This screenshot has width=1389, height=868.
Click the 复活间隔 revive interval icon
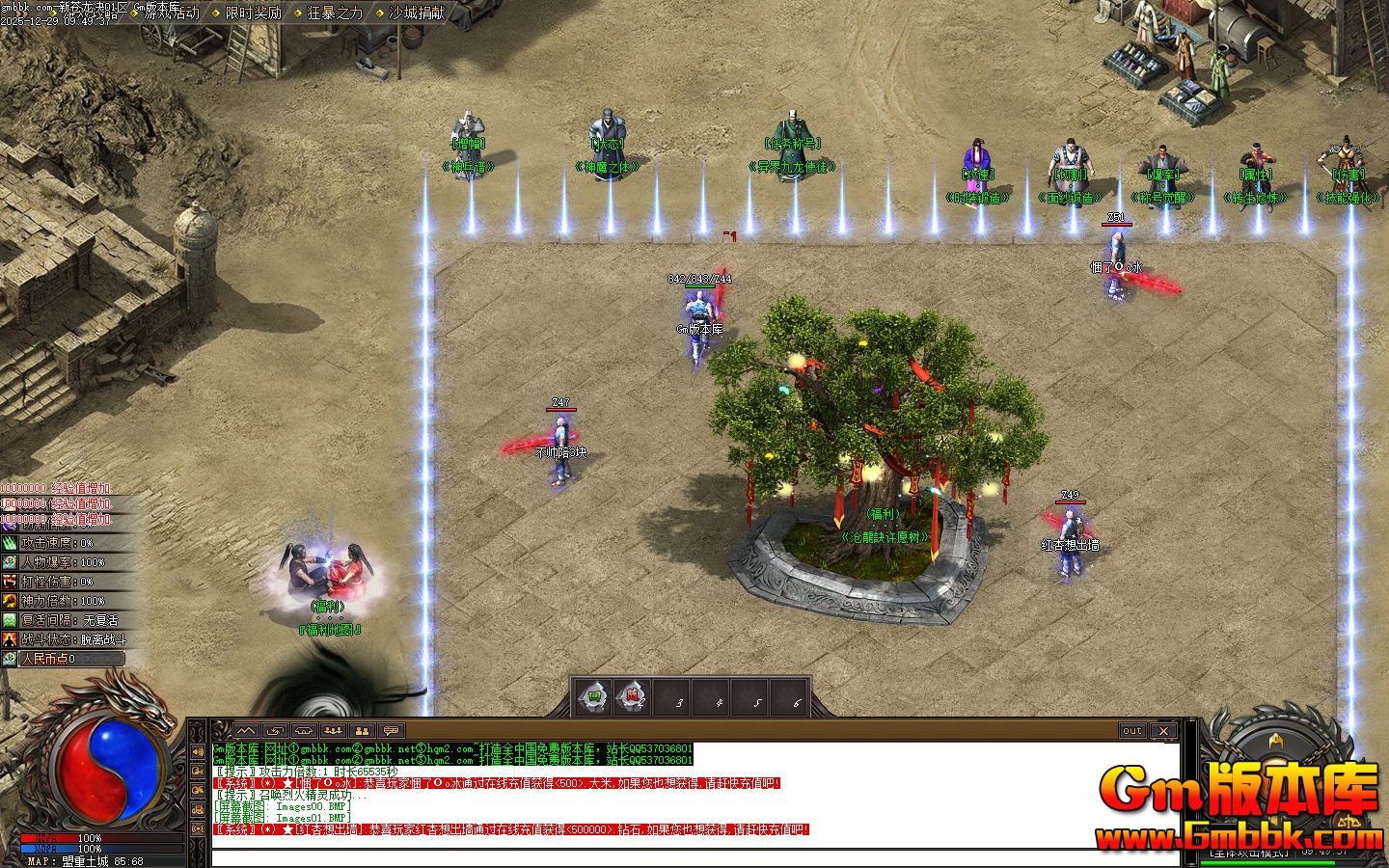[x=10, y=620]
